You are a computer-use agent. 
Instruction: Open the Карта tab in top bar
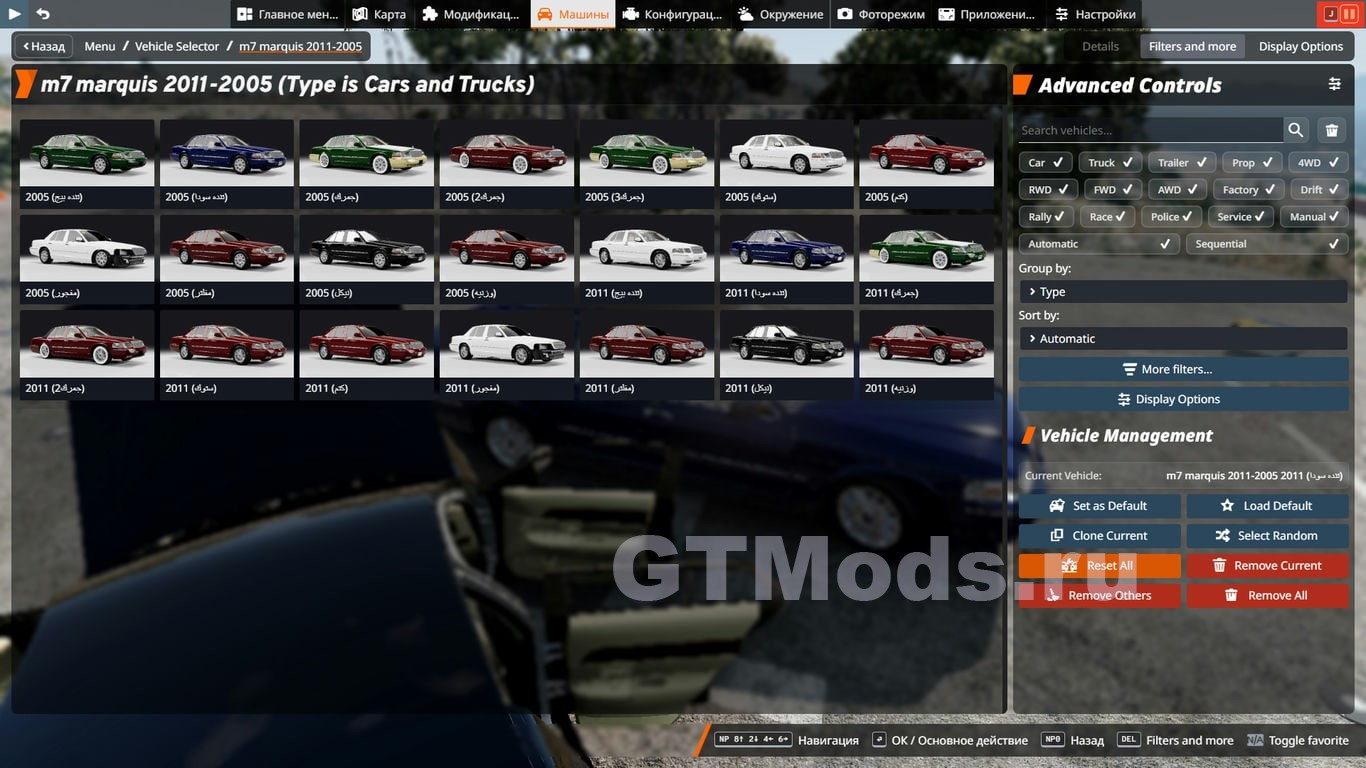[379, 14]
